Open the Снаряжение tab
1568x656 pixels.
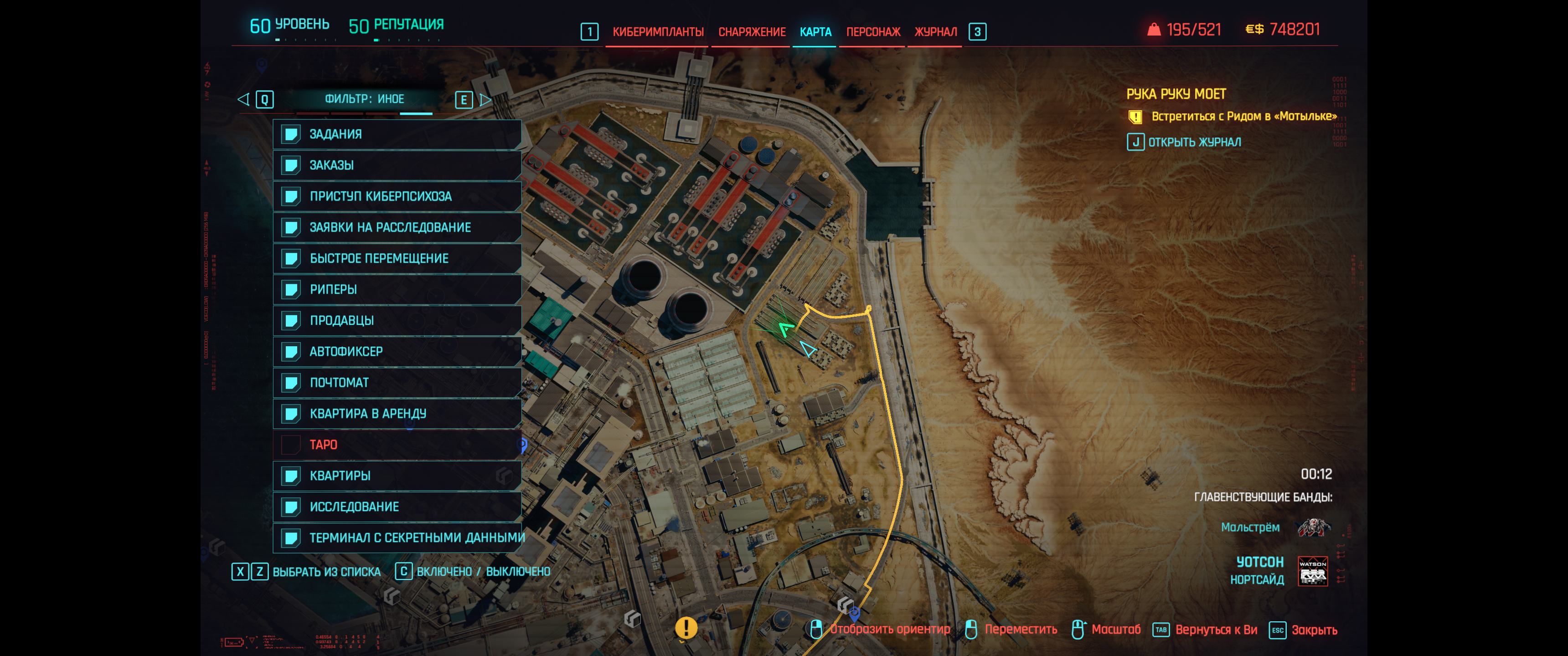coord(751,32)
